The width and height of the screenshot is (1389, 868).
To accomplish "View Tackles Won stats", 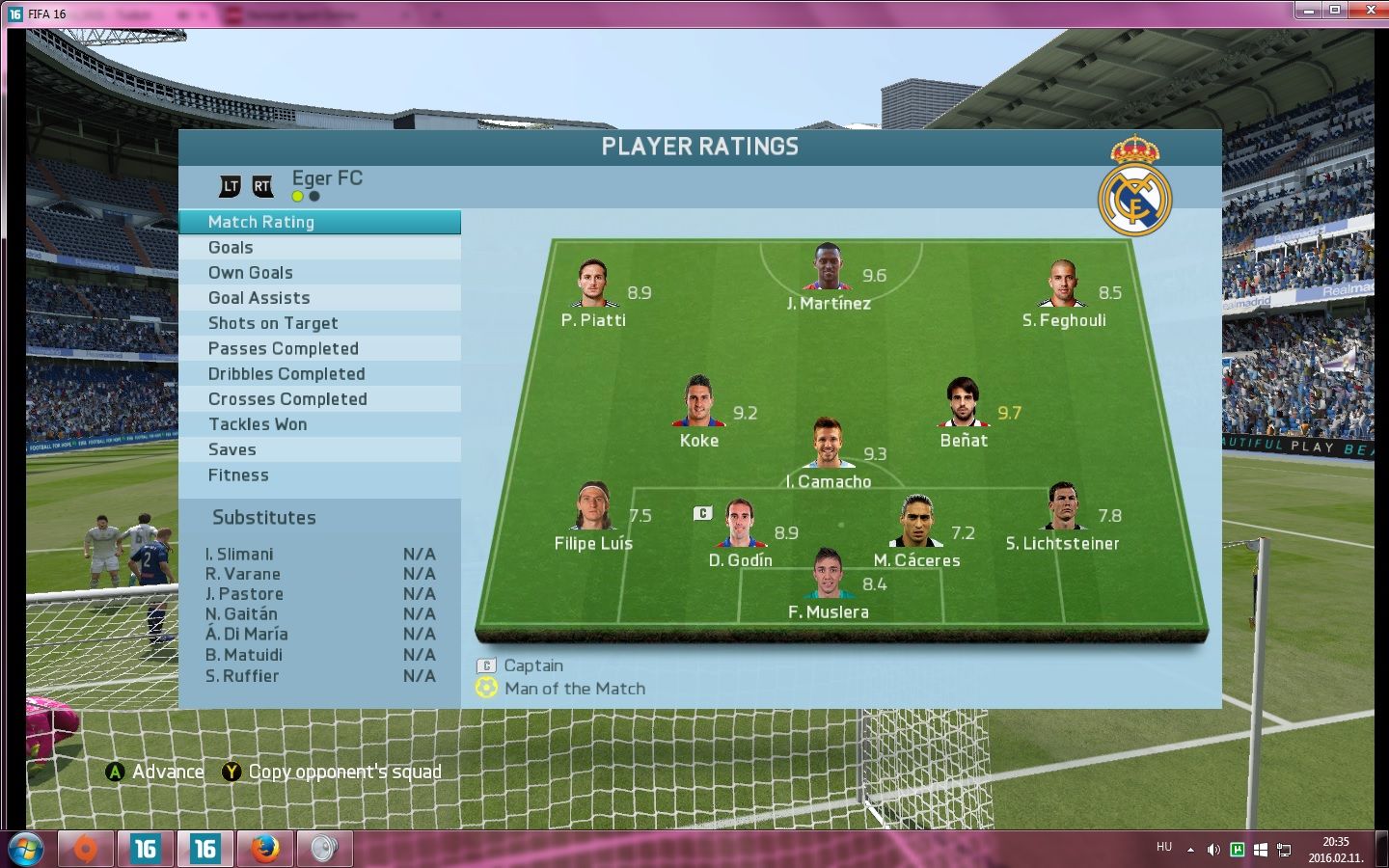I will coord(319,424).
